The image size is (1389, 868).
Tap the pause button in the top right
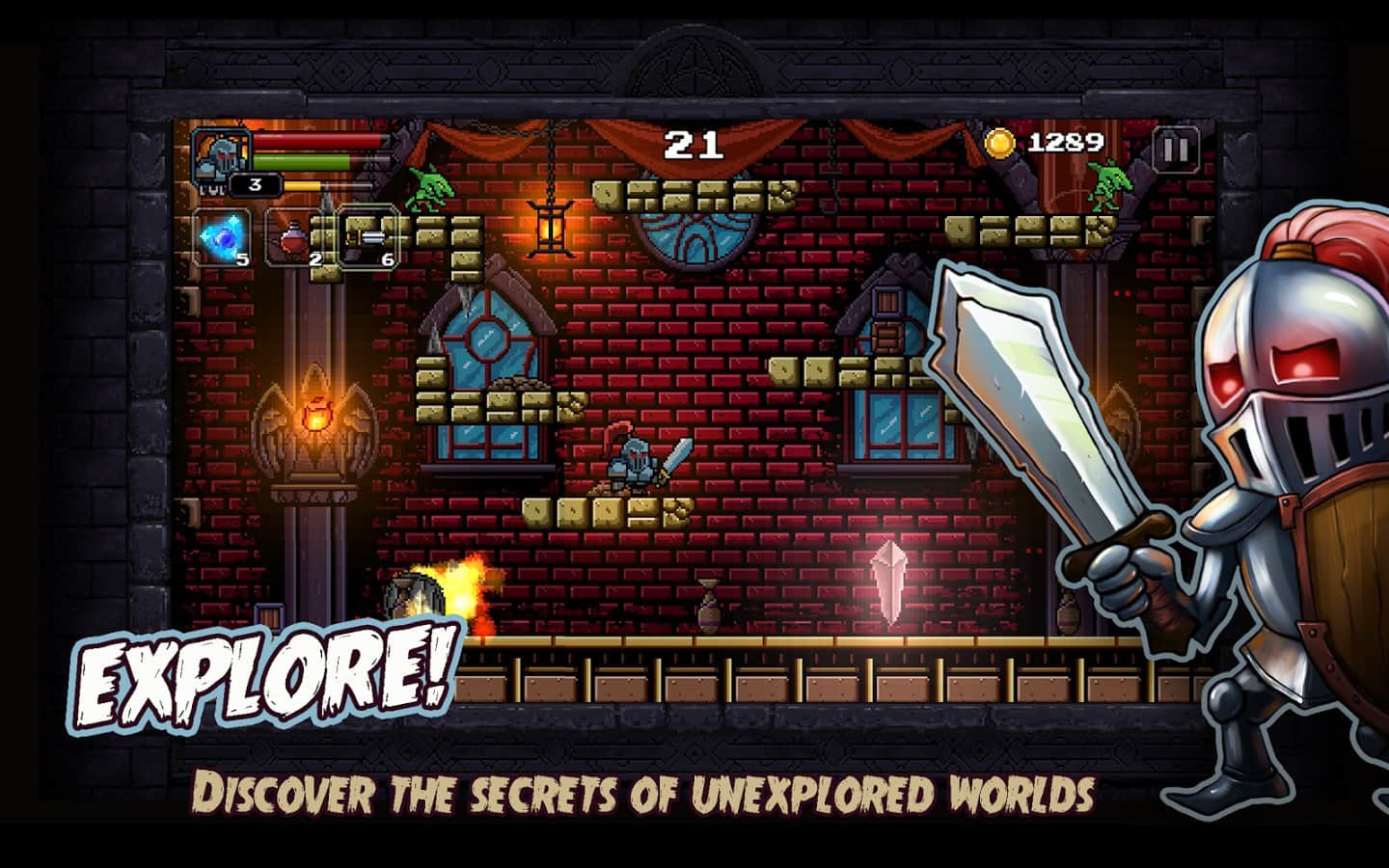[x=1176, y=149]
